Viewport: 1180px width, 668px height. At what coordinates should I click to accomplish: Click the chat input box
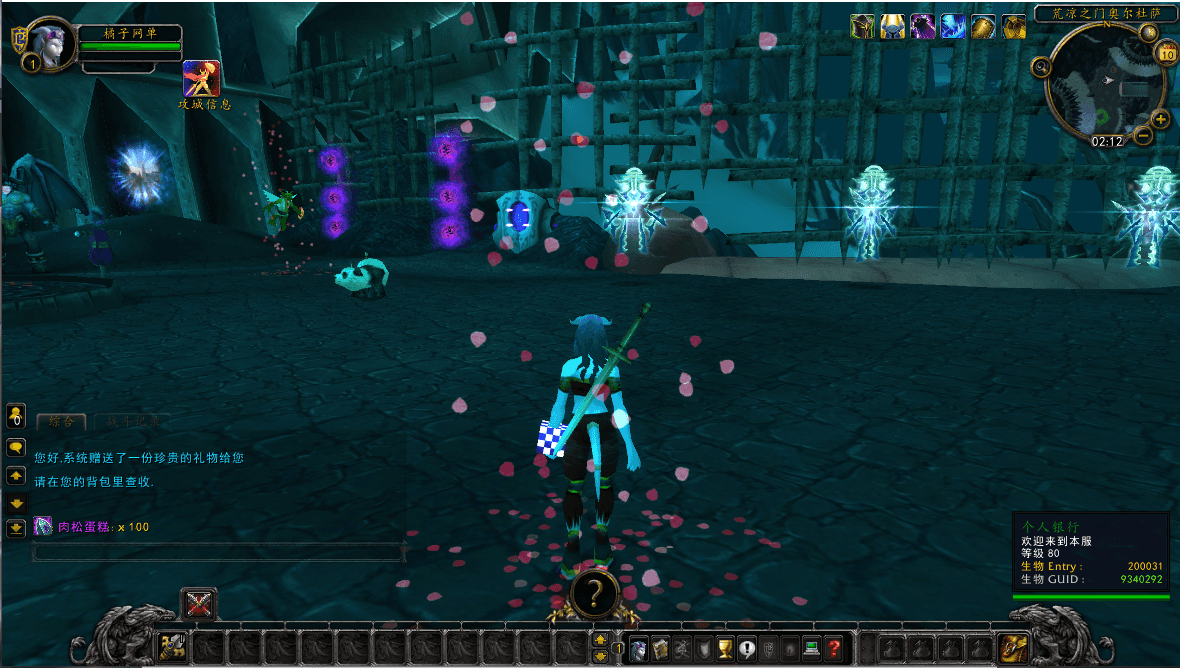tap(219, 552)
